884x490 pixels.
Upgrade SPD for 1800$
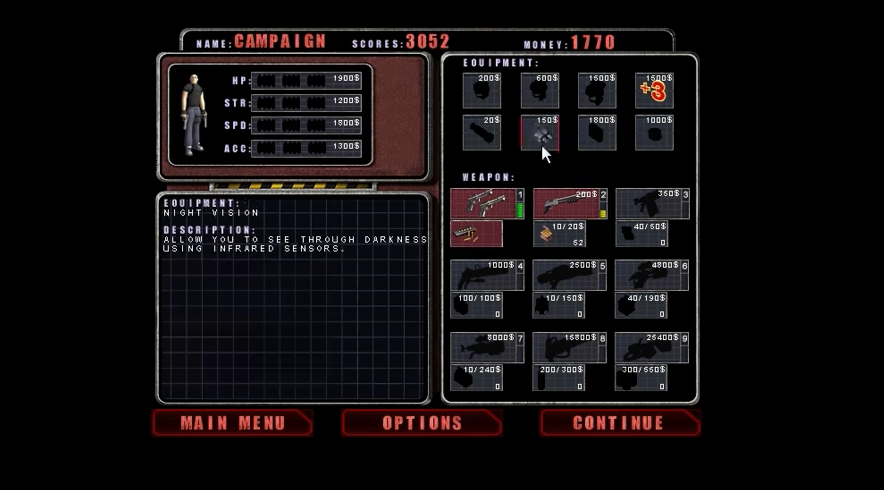click(306, 125)
